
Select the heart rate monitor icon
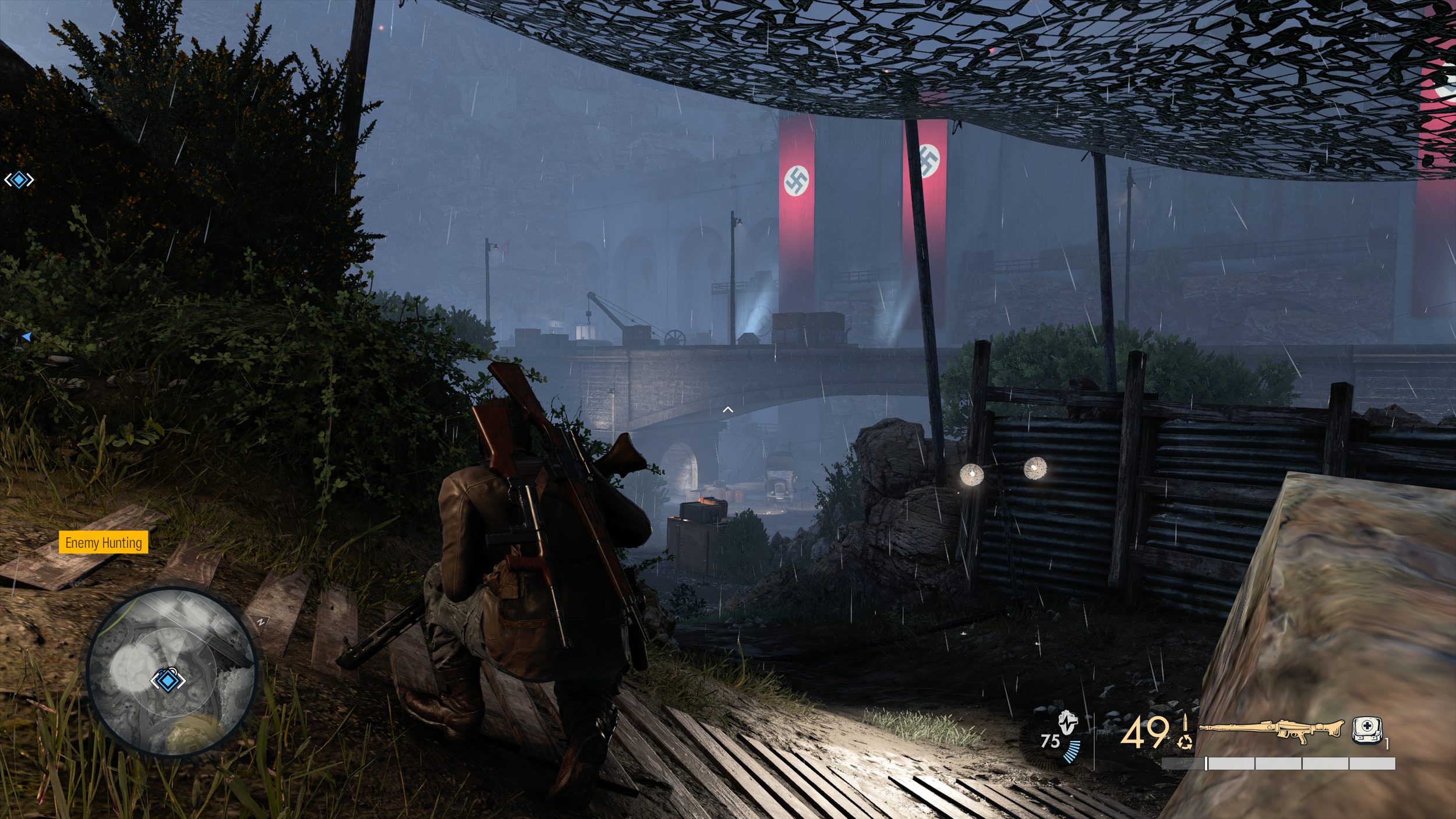pos(1067,724)
